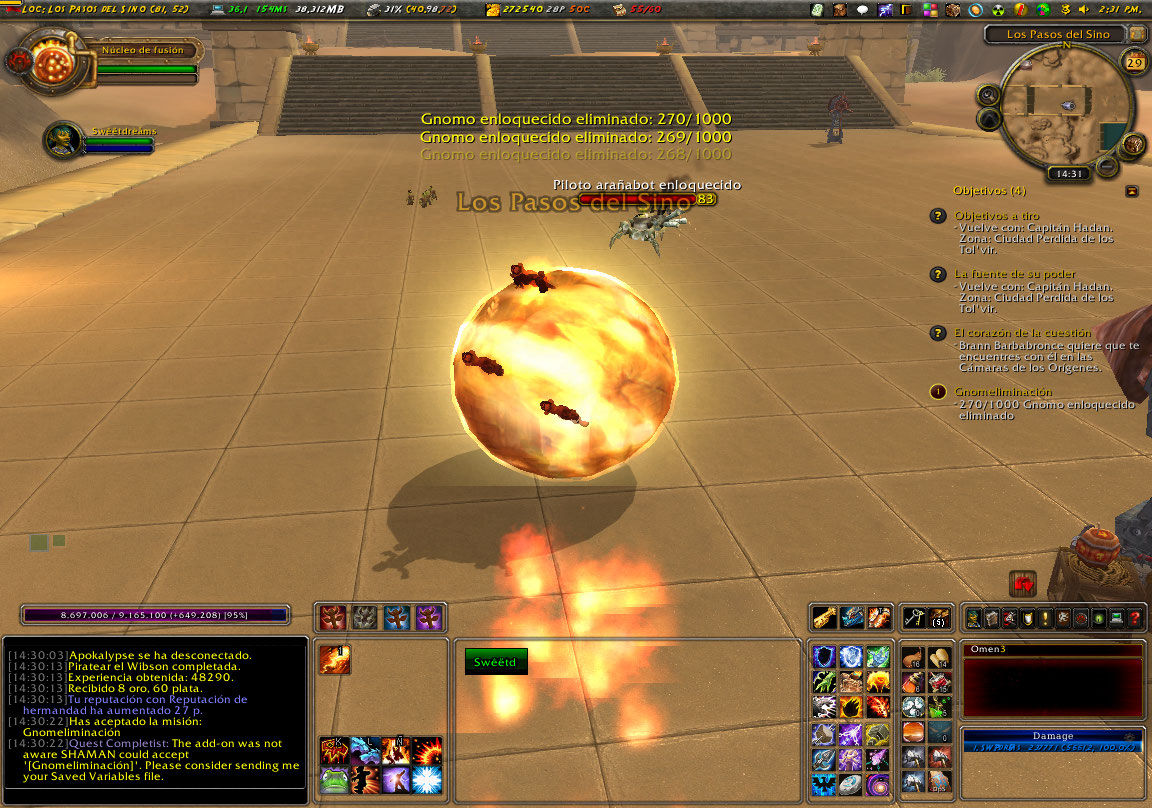The image size is (1152, 808).
Task: Open the calendar button showing 29
Action: 1135,63
